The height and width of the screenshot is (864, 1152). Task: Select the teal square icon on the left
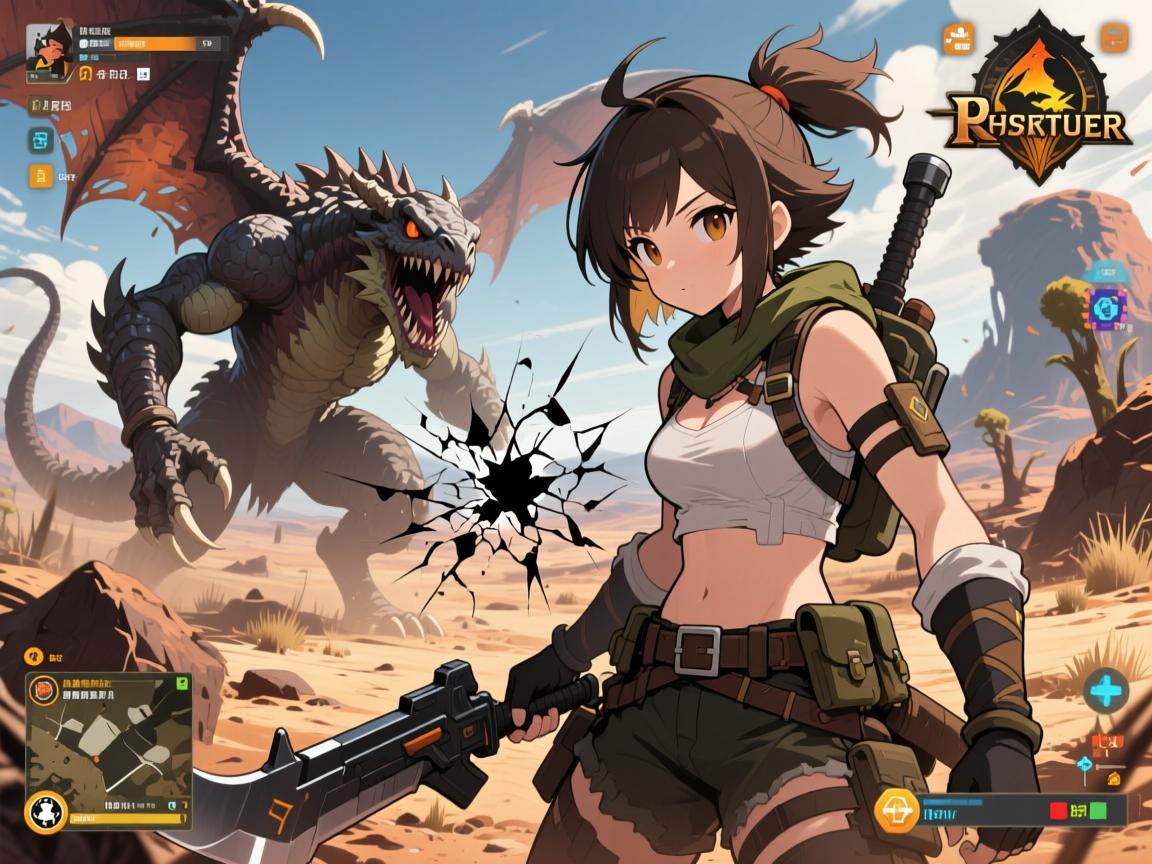point(41,141)
